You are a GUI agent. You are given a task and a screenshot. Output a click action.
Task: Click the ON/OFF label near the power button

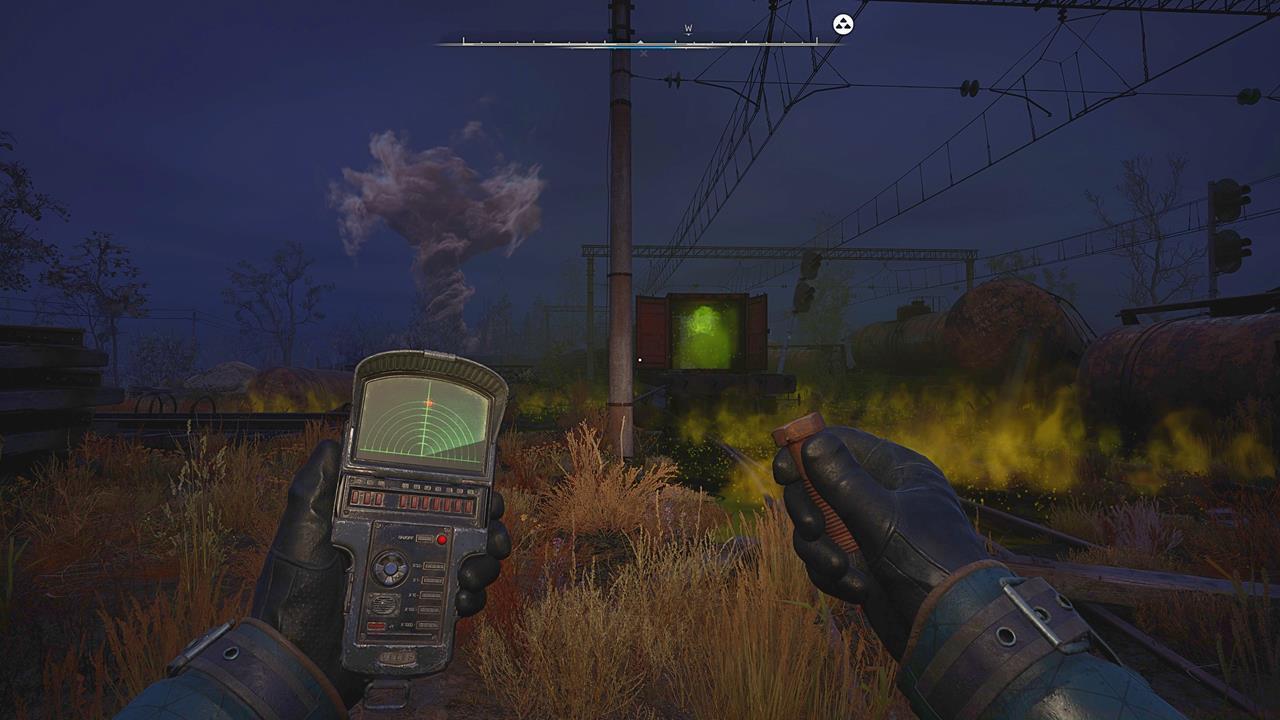pyautogui.click(x=404, y=538)
